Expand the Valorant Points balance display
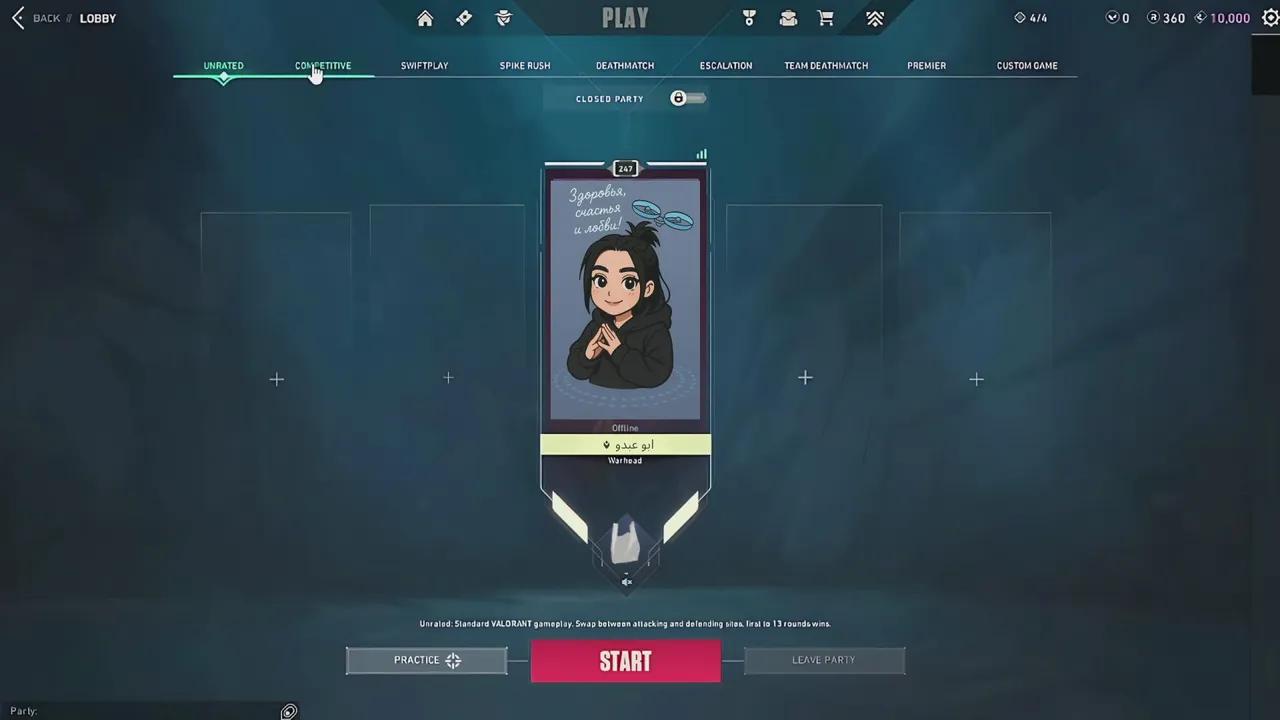 point(1116,17)
